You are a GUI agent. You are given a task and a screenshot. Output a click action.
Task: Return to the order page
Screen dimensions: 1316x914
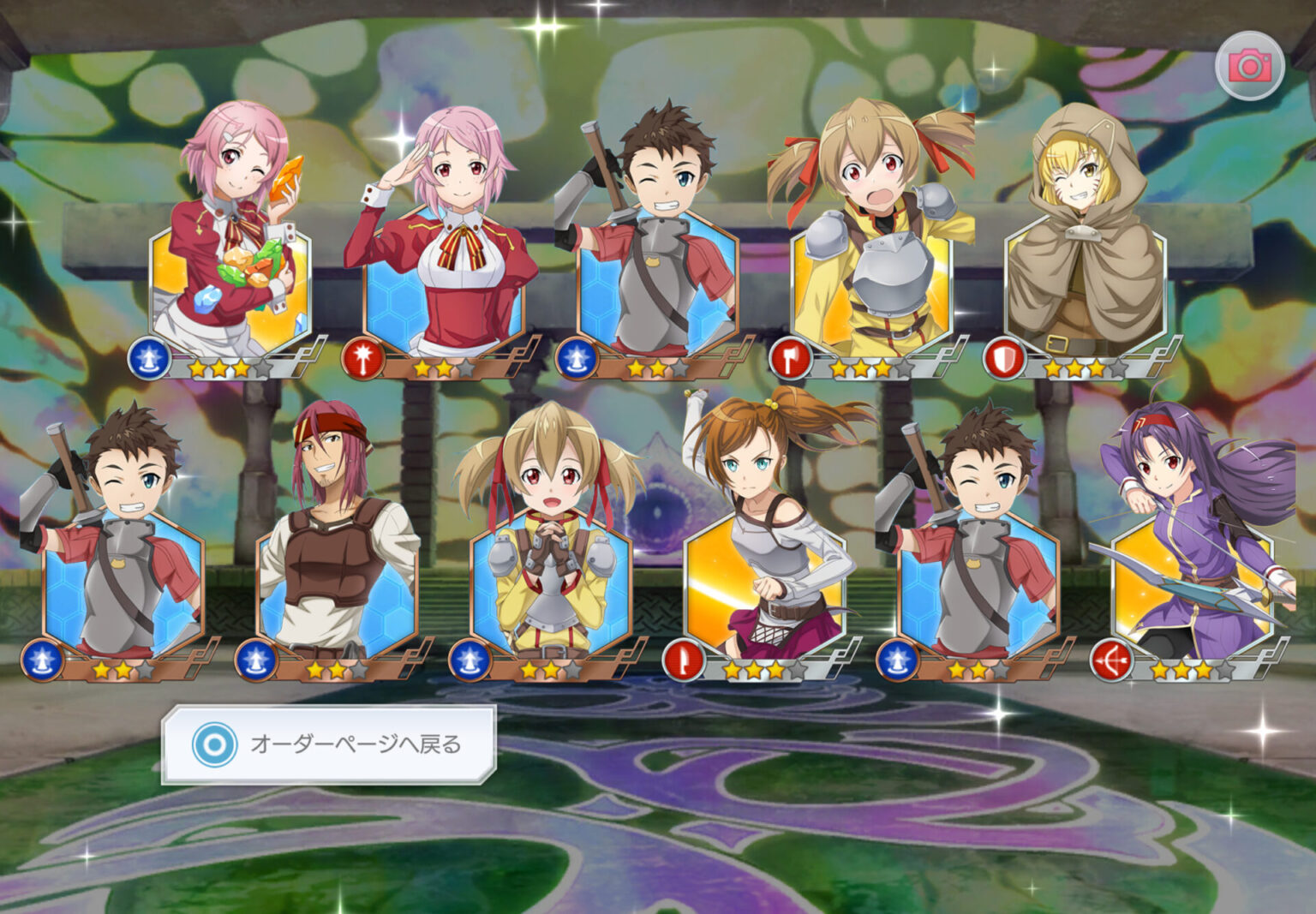[x=328, y=744]
